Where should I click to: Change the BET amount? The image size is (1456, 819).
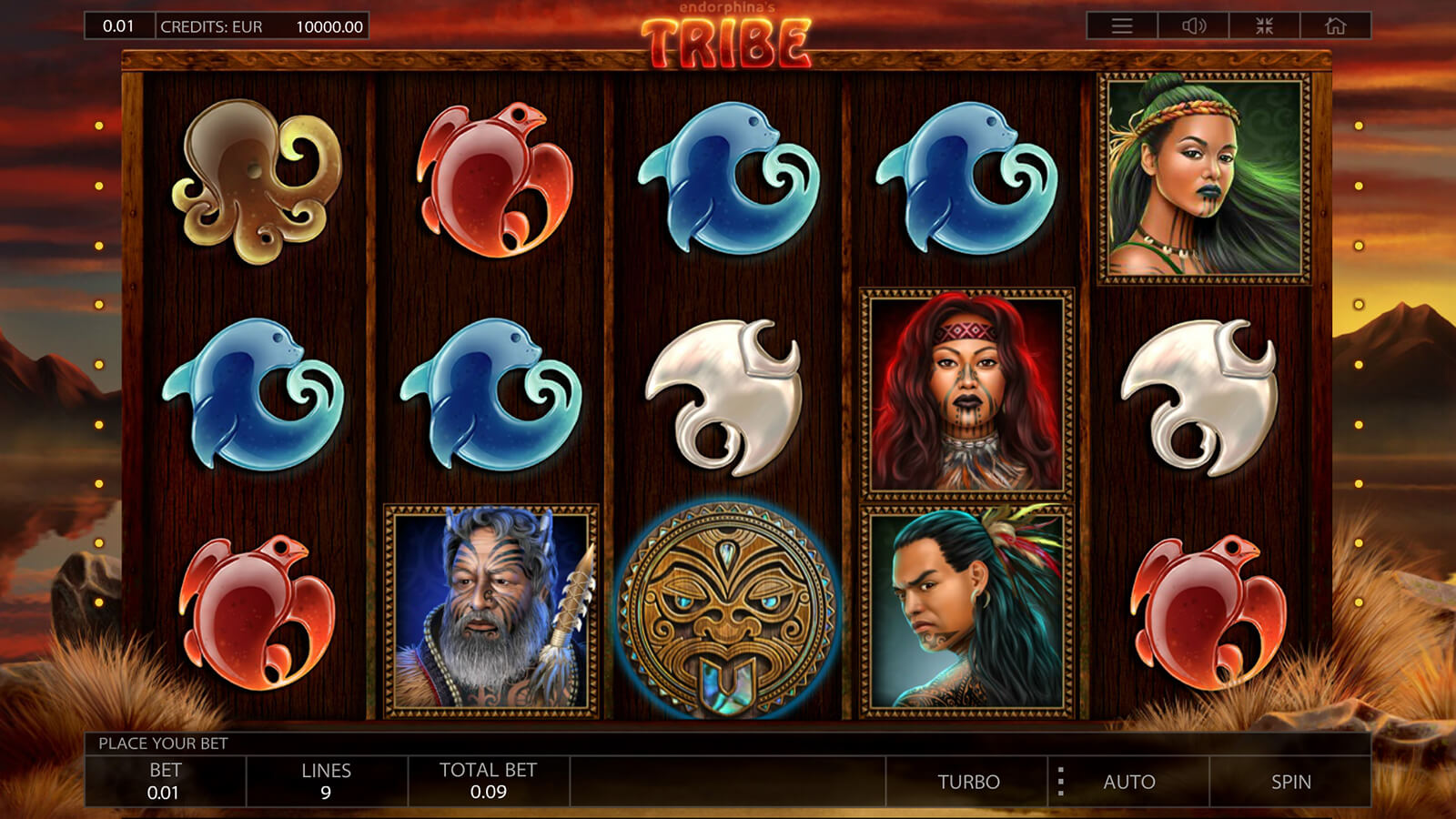pos(165,781)
